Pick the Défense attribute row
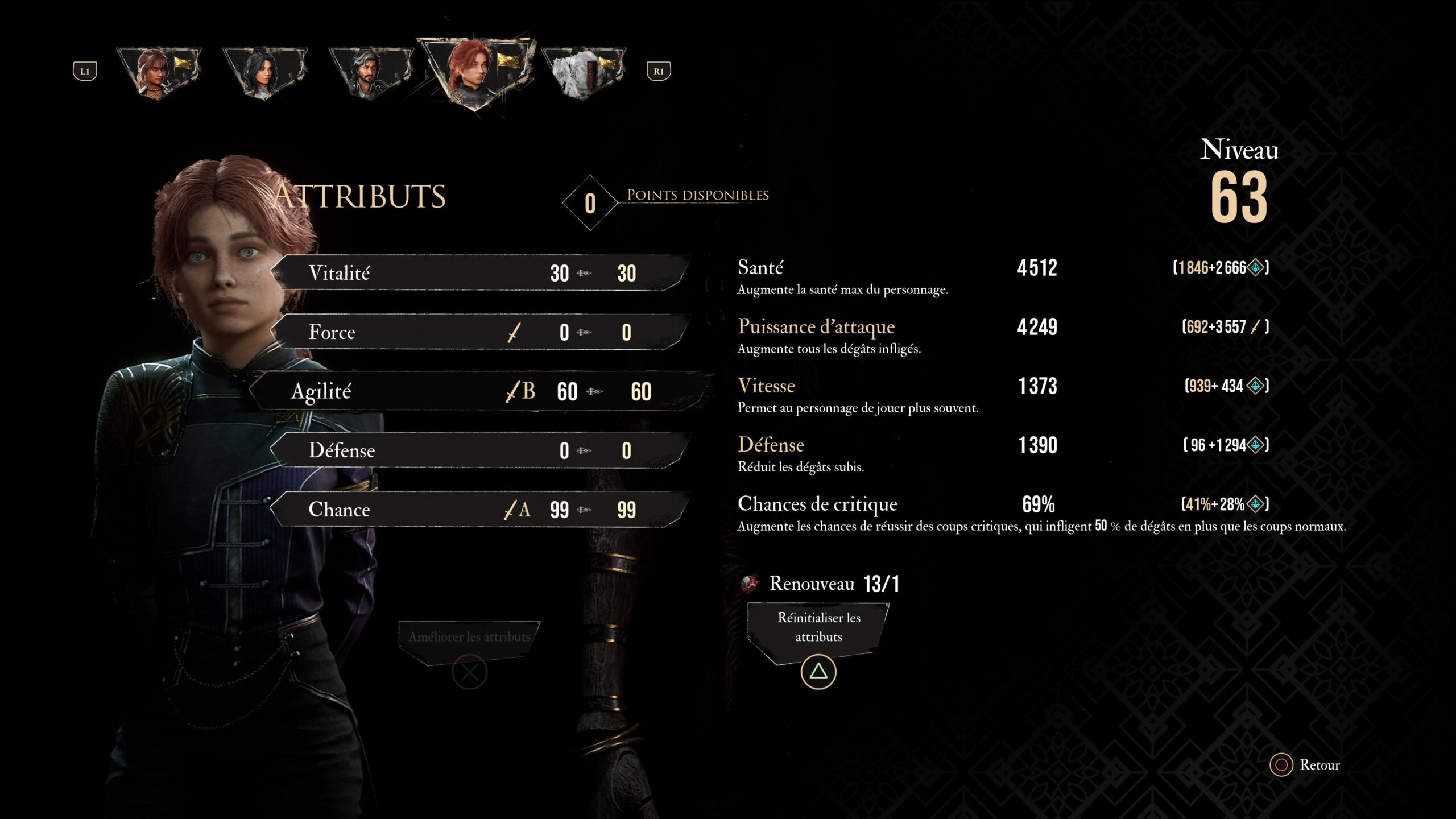Screen dimensions: 1456x819 [x=481, y=450]
